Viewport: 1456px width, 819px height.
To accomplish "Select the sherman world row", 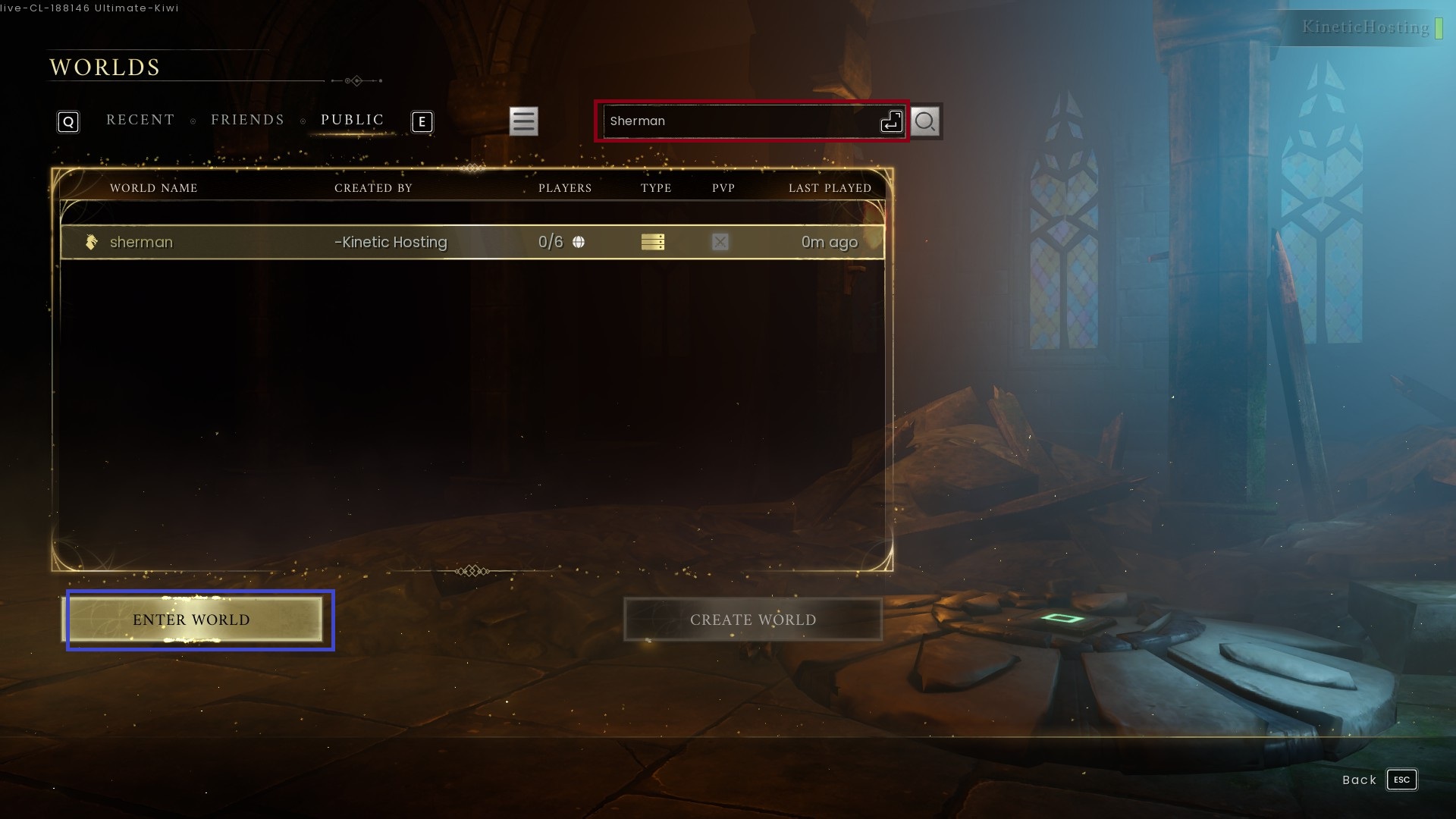I will [x=472, y=242].
